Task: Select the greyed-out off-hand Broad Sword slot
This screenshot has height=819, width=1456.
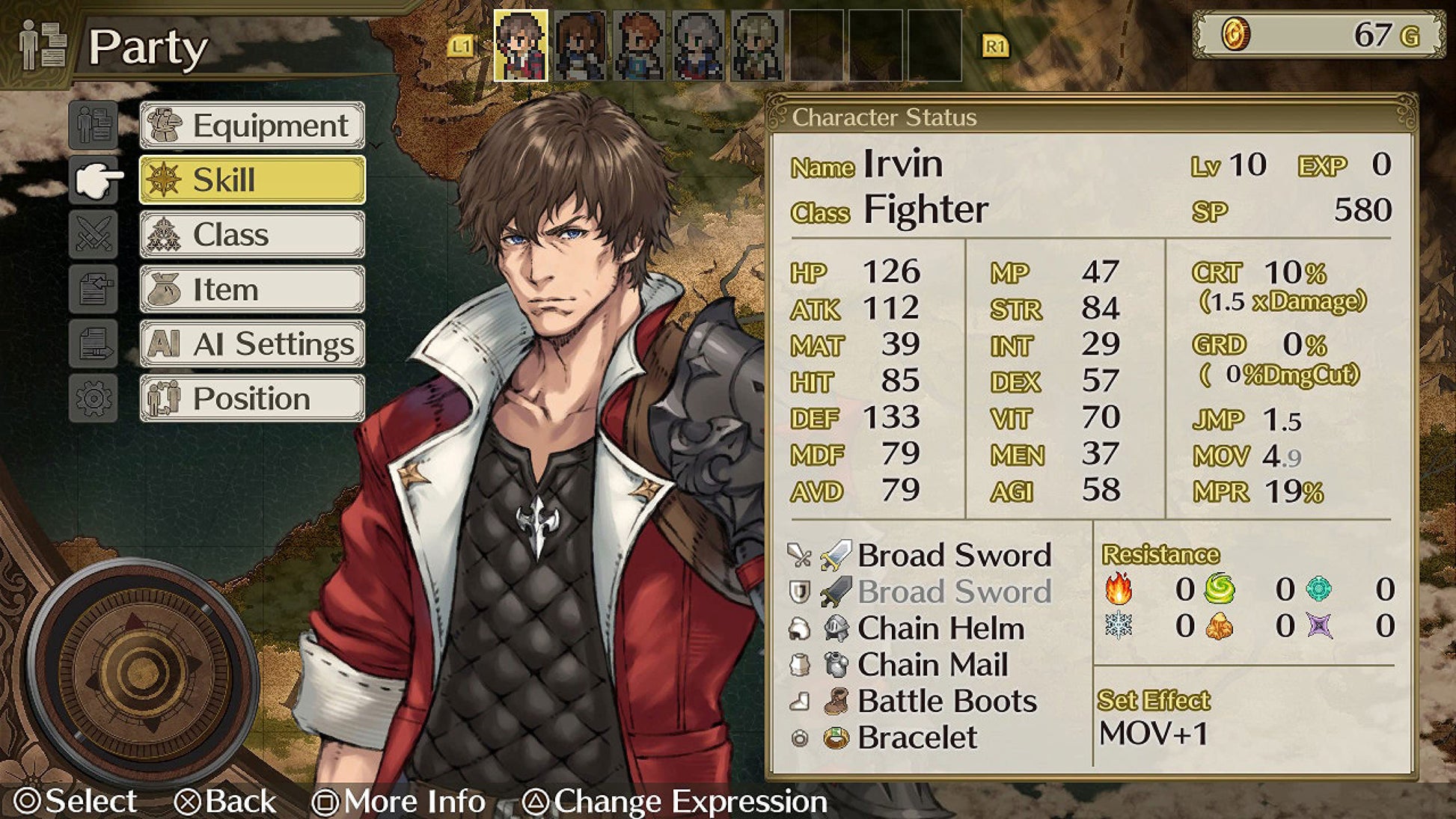Action: pyautogui.click(x=953, y=592)
